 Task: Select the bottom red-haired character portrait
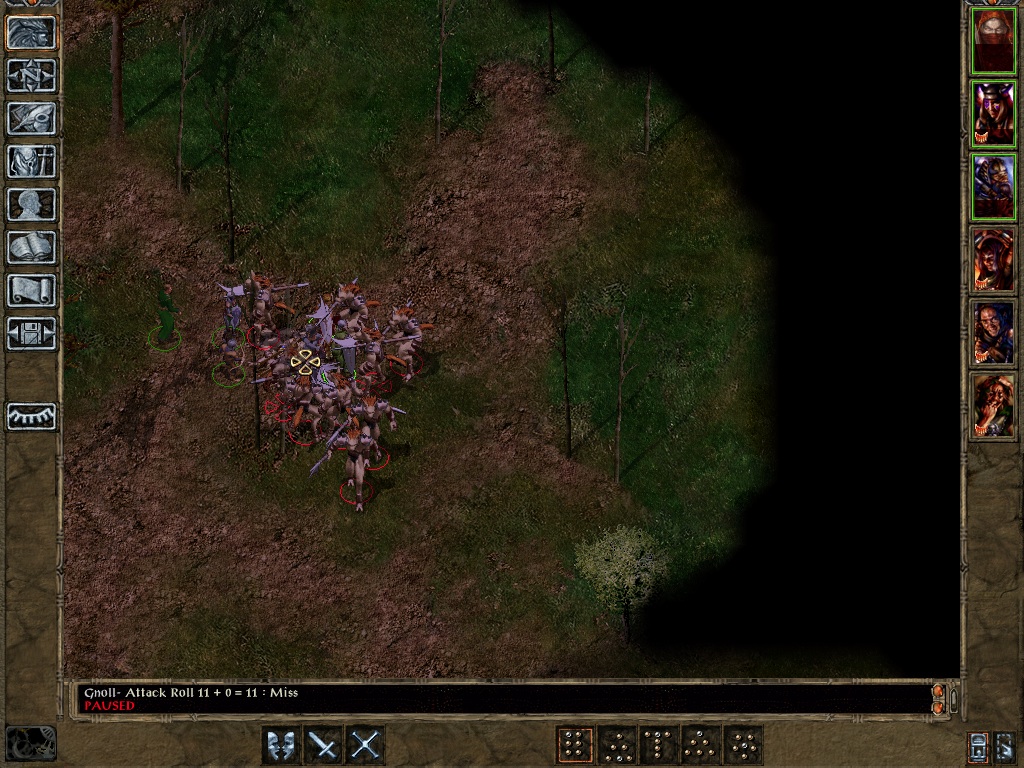pyautogui.click(x=993, y=406)
